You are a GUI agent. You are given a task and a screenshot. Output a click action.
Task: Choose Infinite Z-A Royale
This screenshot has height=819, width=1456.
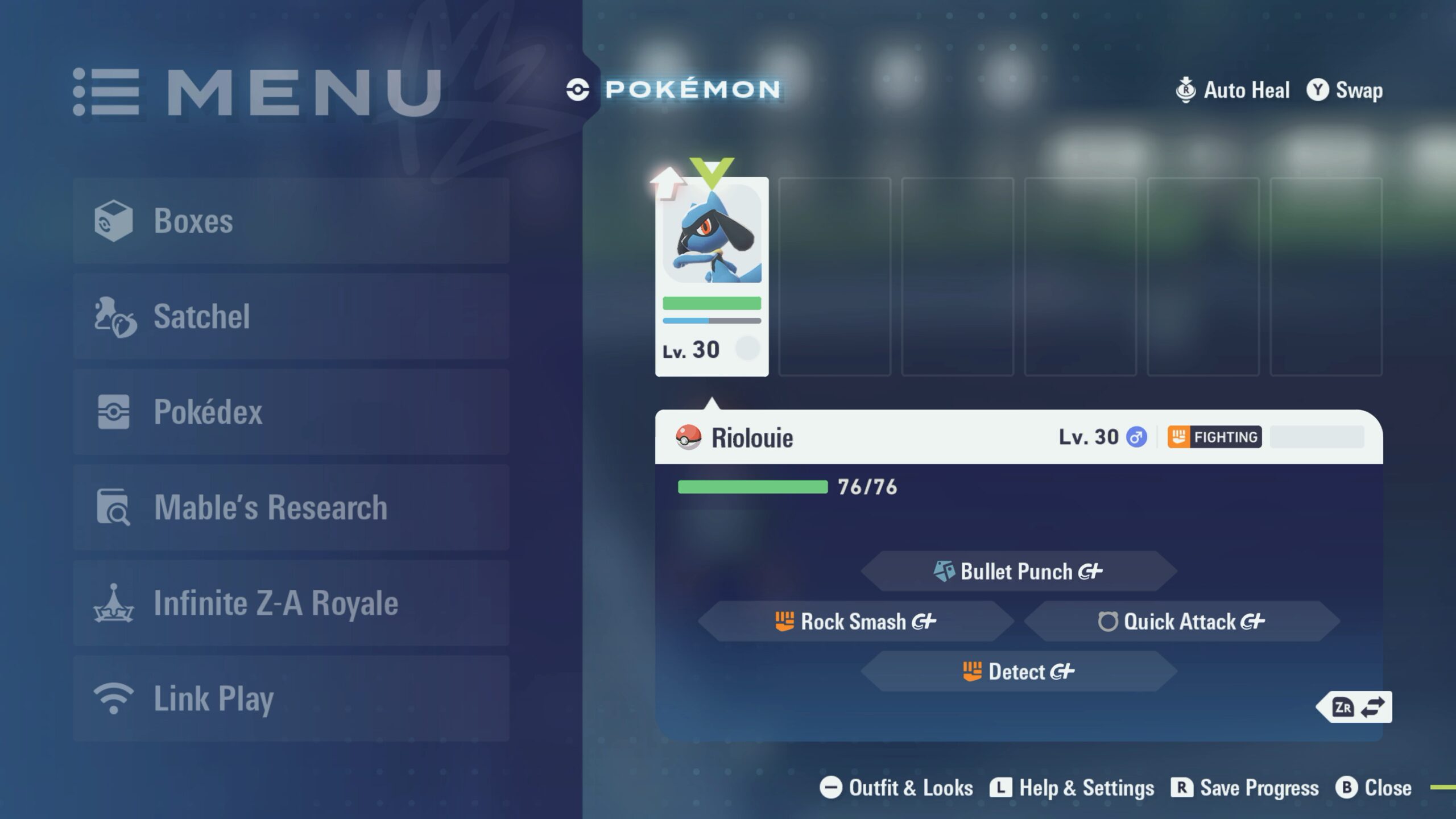tap(291, 603)
